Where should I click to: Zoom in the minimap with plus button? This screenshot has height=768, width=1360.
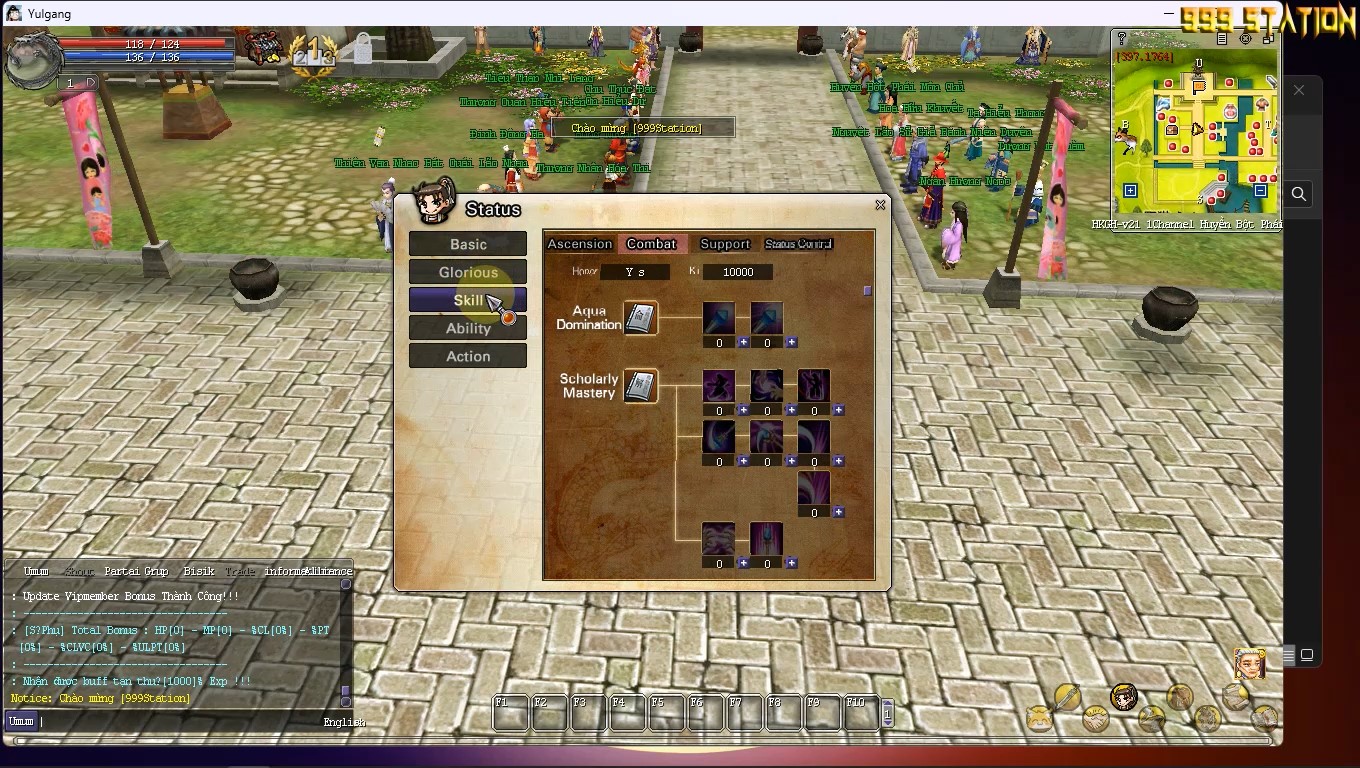click(1130, 191)
